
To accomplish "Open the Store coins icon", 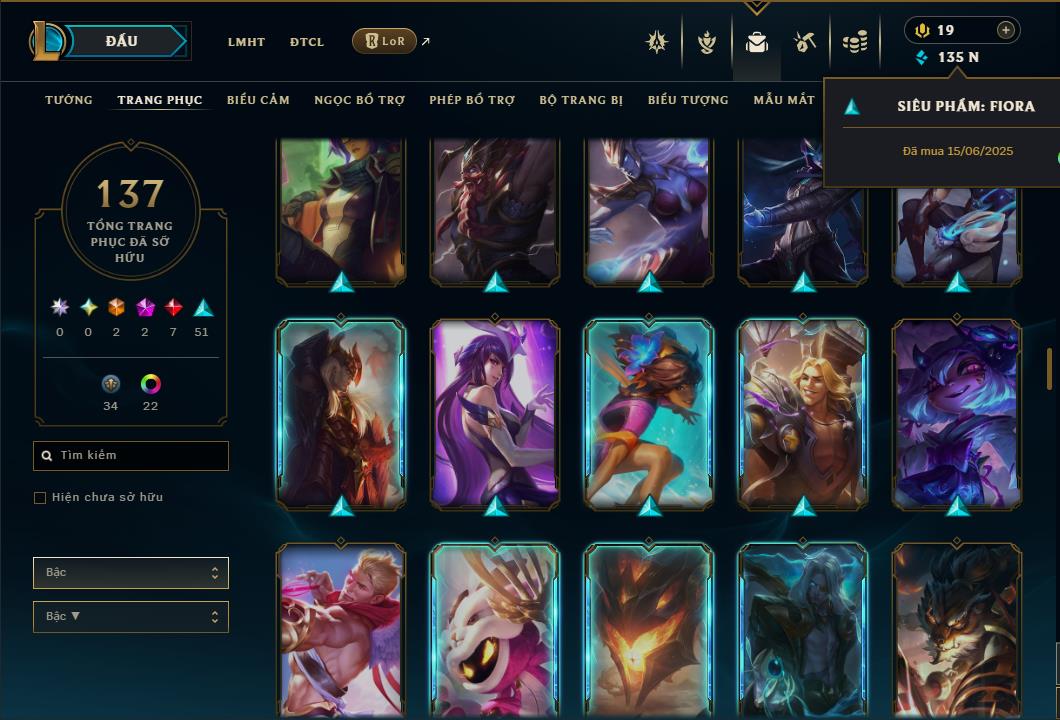I will pyautogui.click(x=854, y=42).
